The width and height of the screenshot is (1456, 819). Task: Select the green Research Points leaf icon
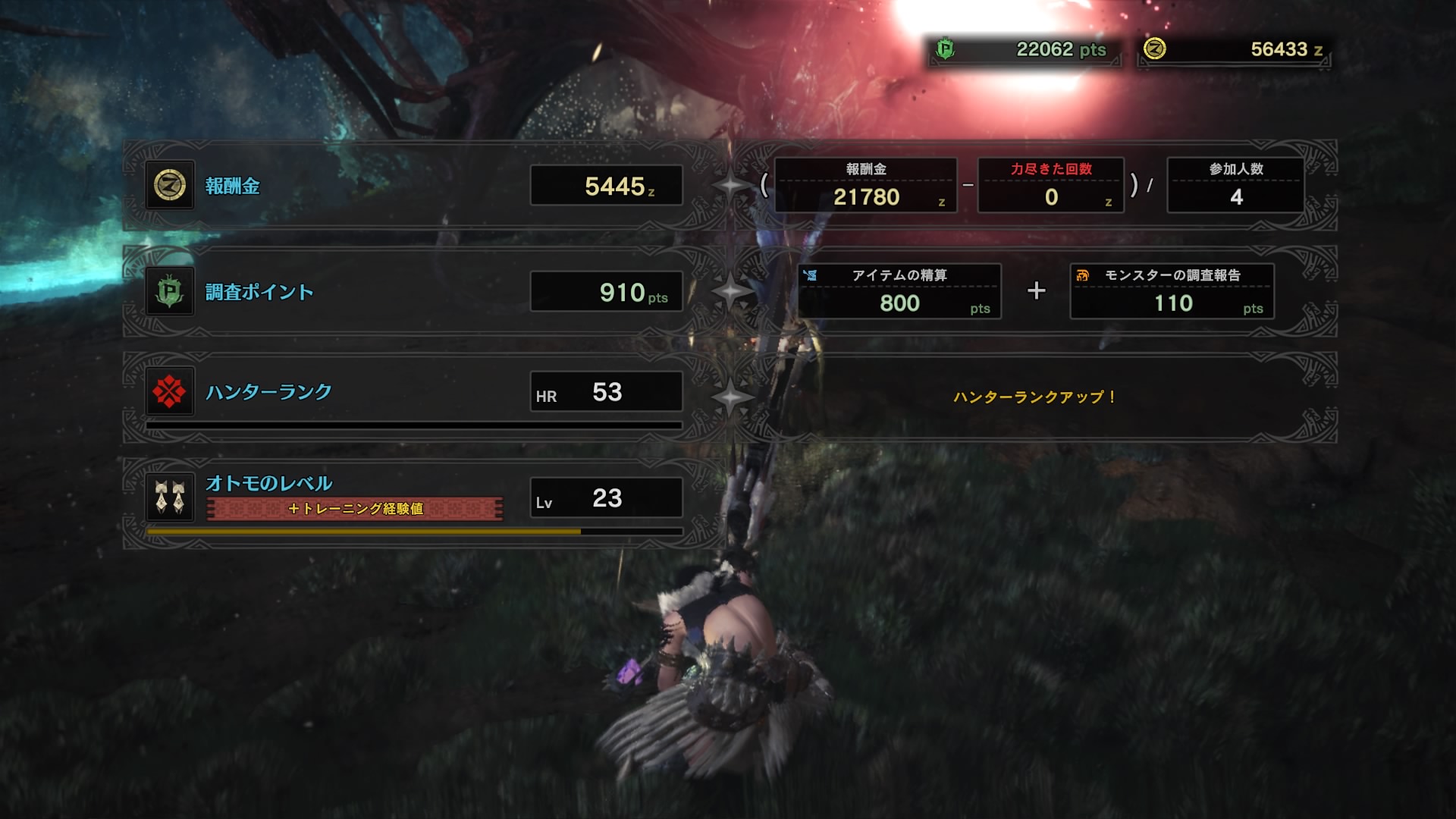168,290
